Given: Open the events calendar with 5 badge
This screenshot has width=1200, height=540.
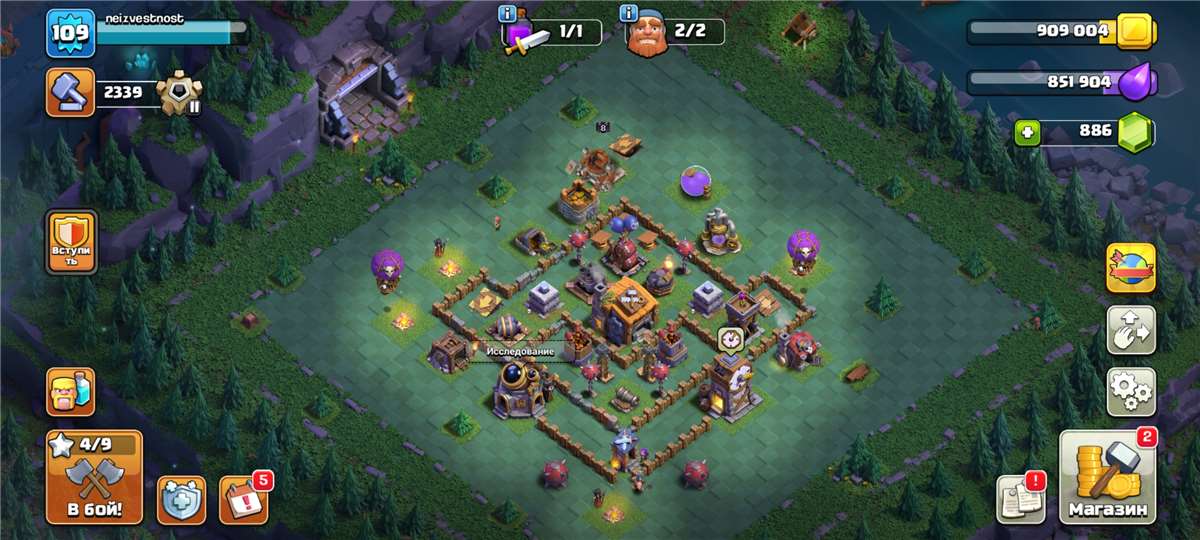Looking at the screenshot, I should point(243,498).
